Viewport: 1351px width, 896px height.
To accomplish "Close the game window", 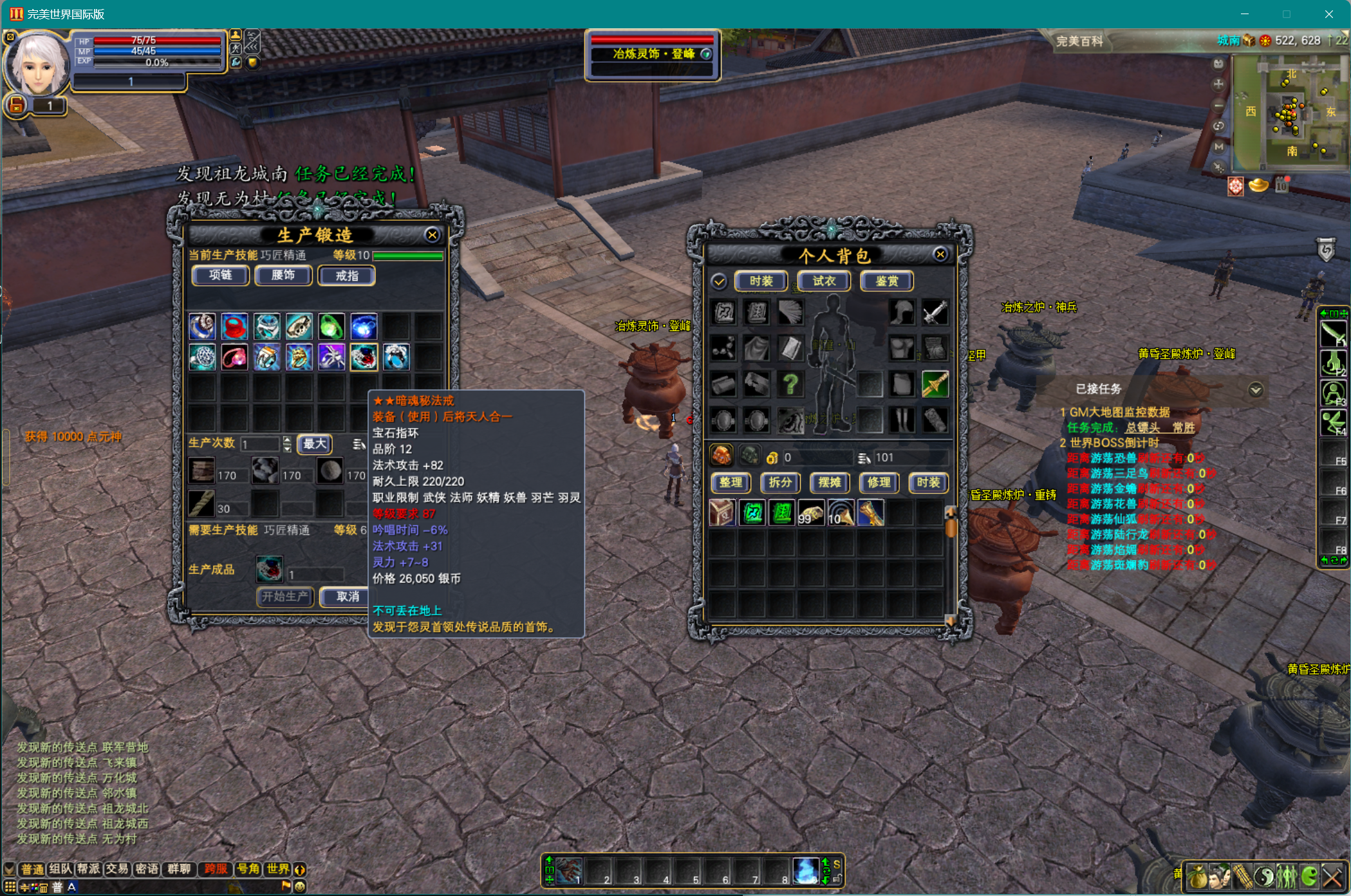I will tap(1329, 14).
